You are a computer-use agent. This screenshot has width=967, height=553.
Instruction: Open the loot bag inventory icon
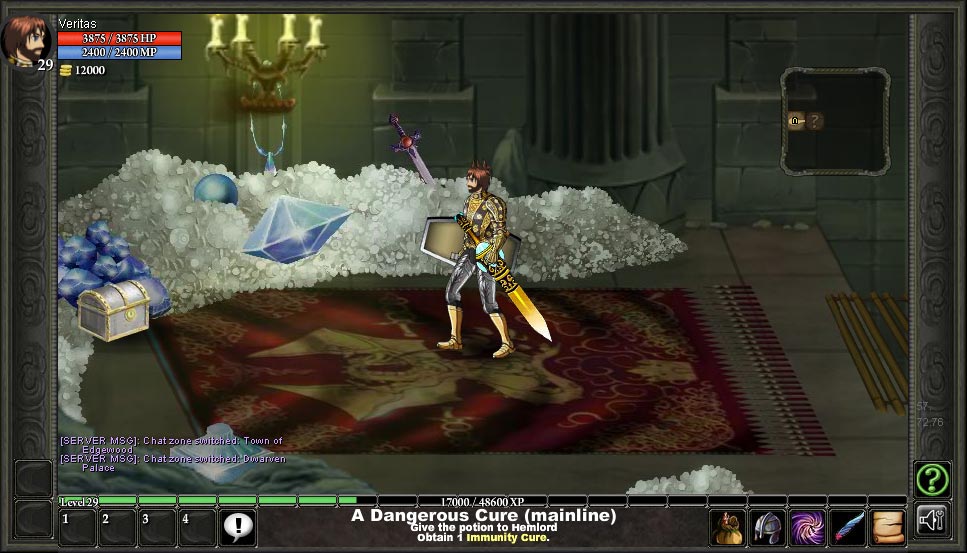(728, 527)
